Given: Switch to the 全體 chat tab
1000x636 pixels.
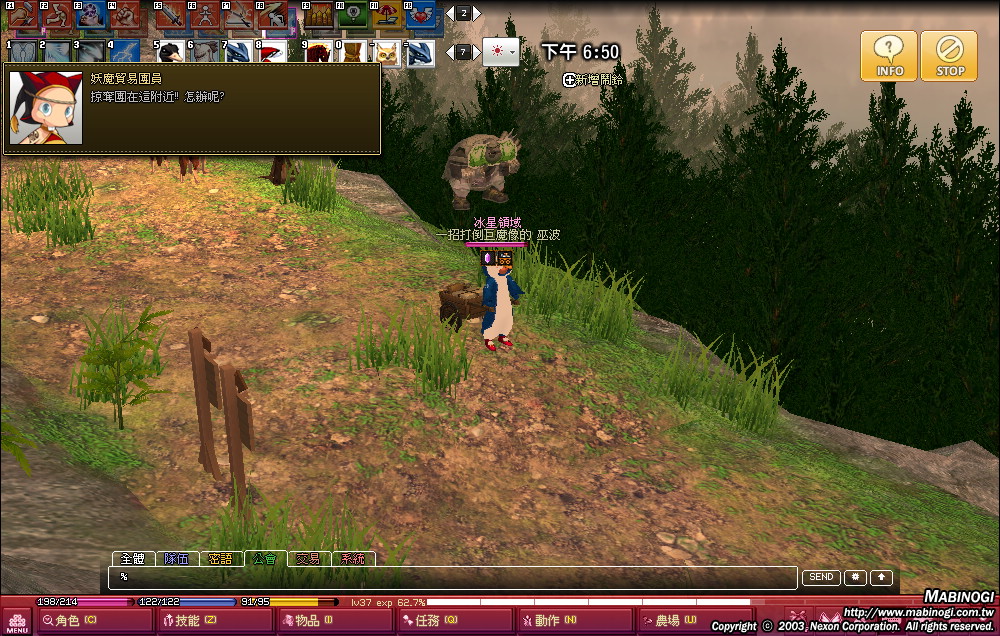Looking at the screenshot, I should pyautogui.click(x=132, y=559).
